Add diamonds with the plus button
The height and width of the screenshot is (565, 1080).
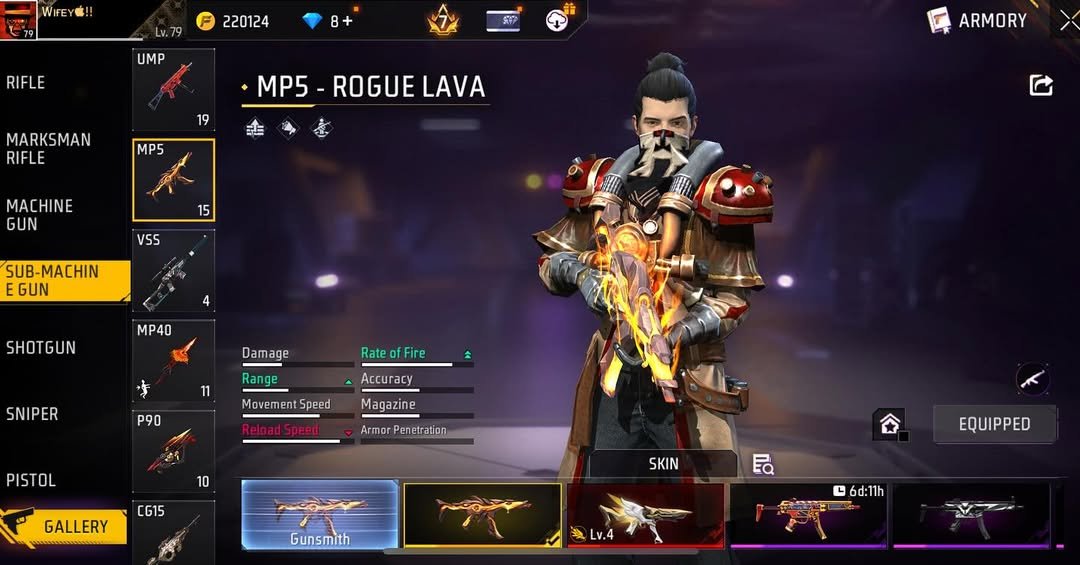click(347, 21)
